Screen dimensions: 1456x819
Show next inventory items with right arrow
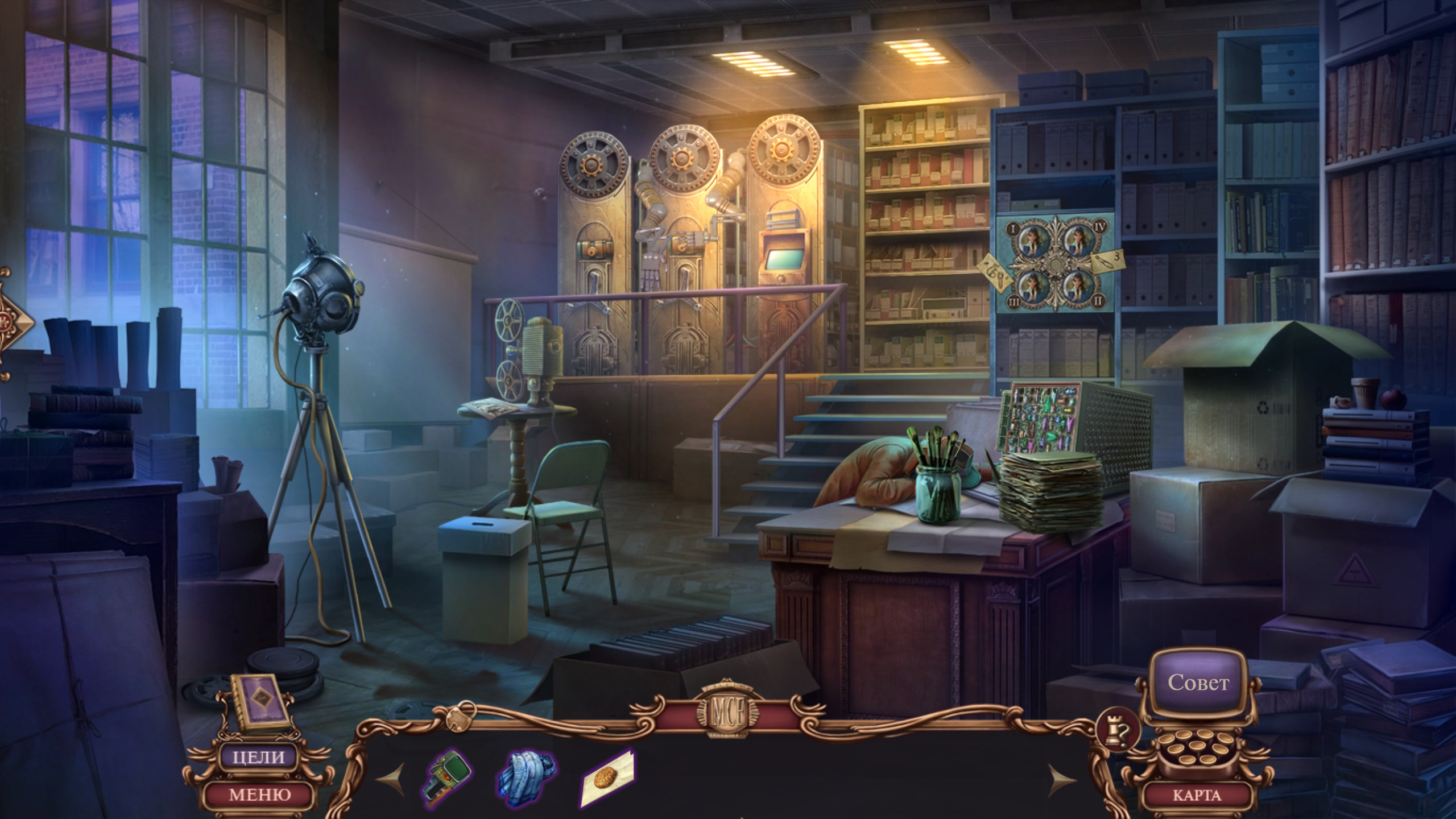[x=1061, y=780]
